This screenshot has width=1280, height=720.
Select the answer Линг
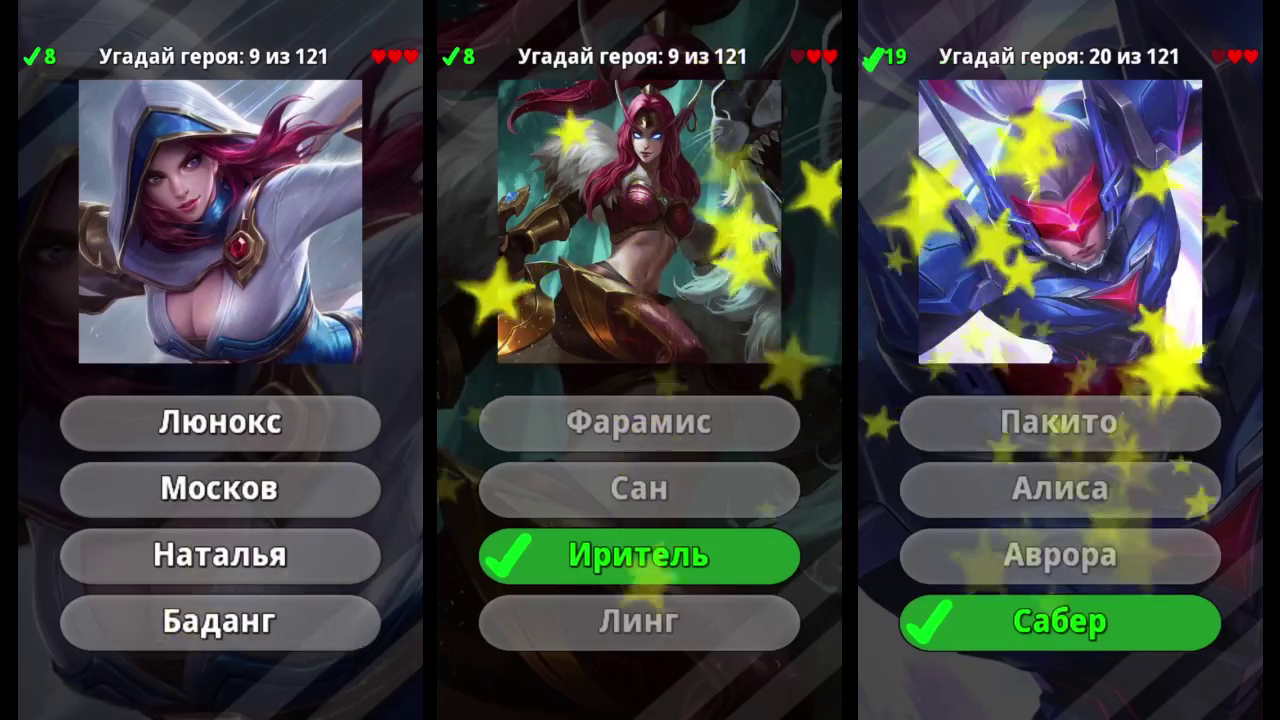[640, 622]
